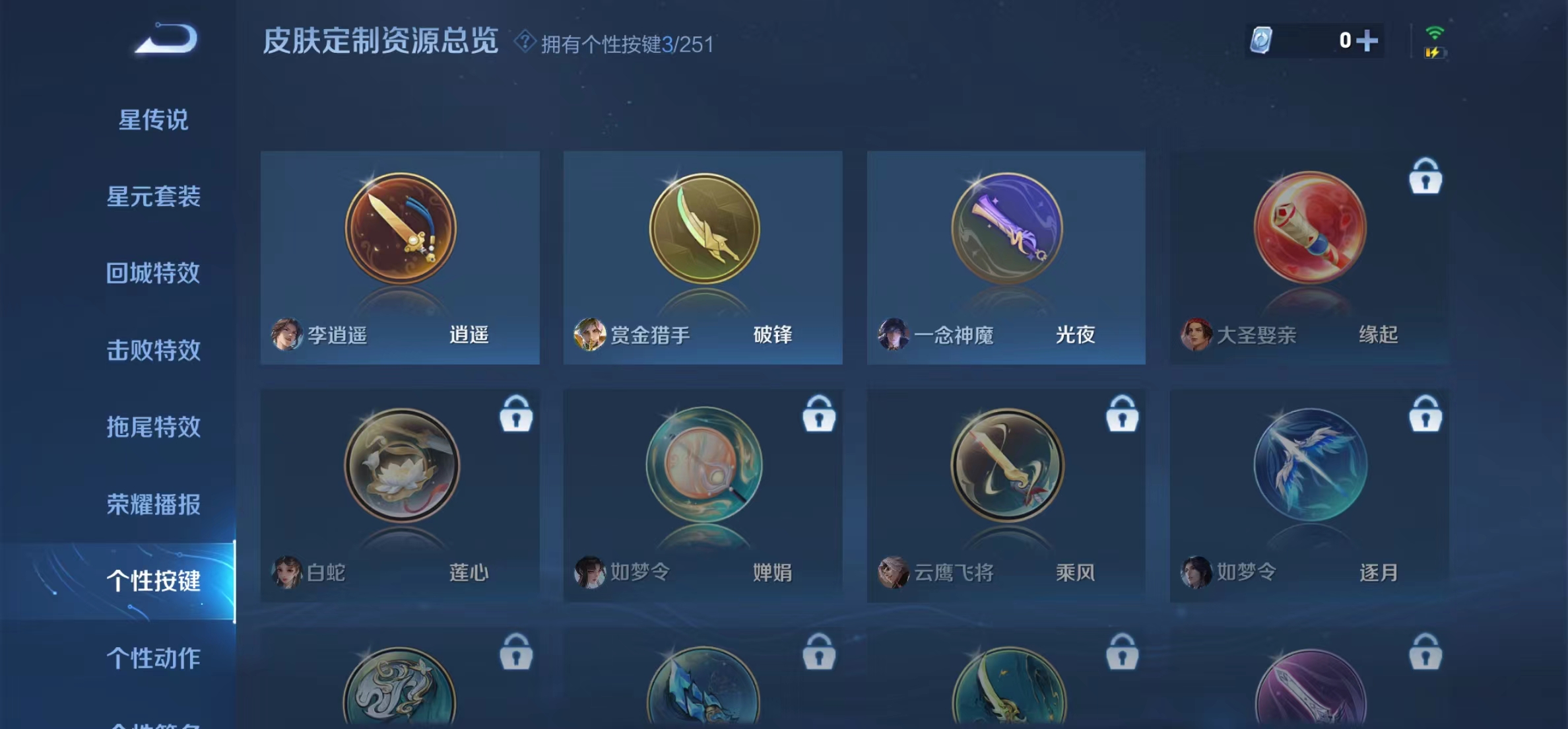Tap 李逍遥's avatar portrait
This screenshot has height=729, width=1568.
(x=288, y=335)
